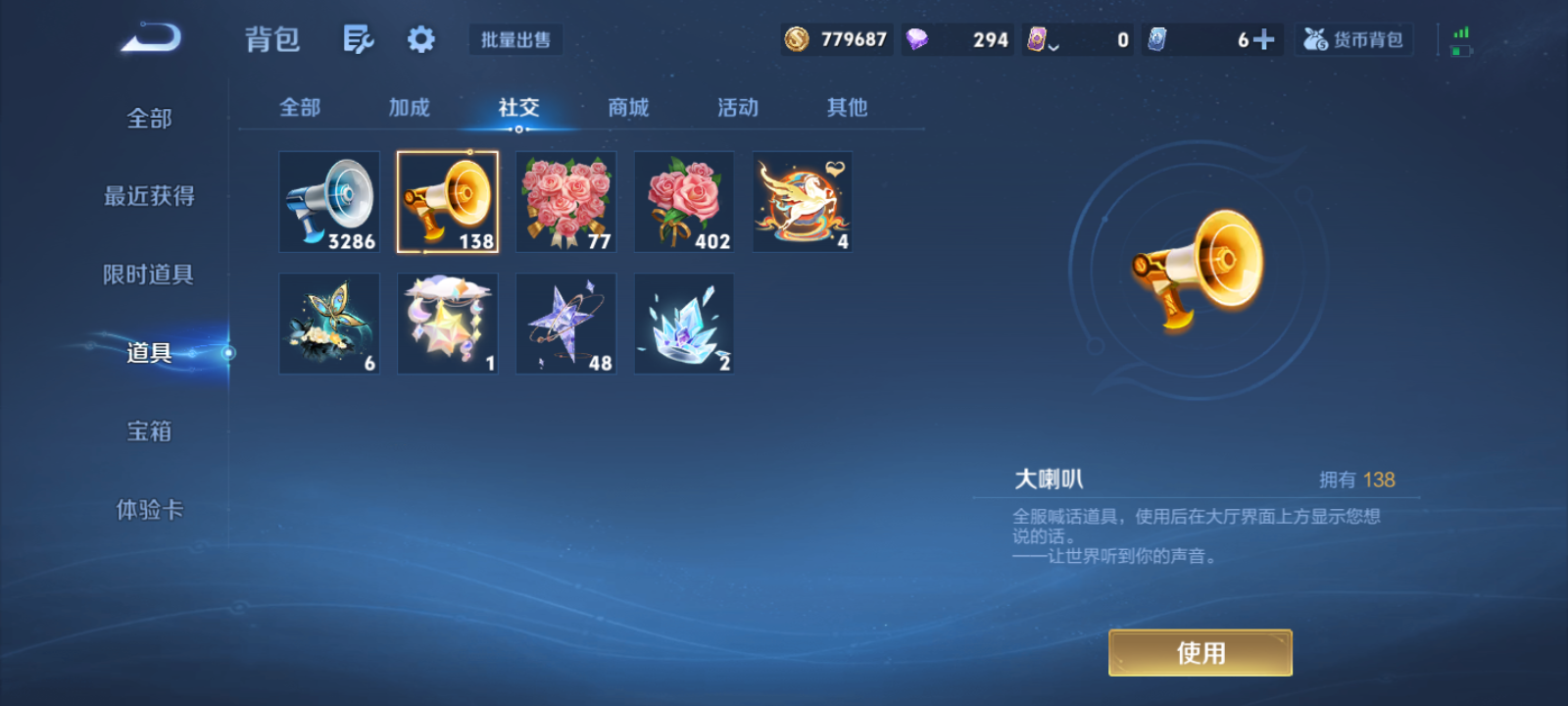Open 货币背包 currency bag

[1353, 39]
